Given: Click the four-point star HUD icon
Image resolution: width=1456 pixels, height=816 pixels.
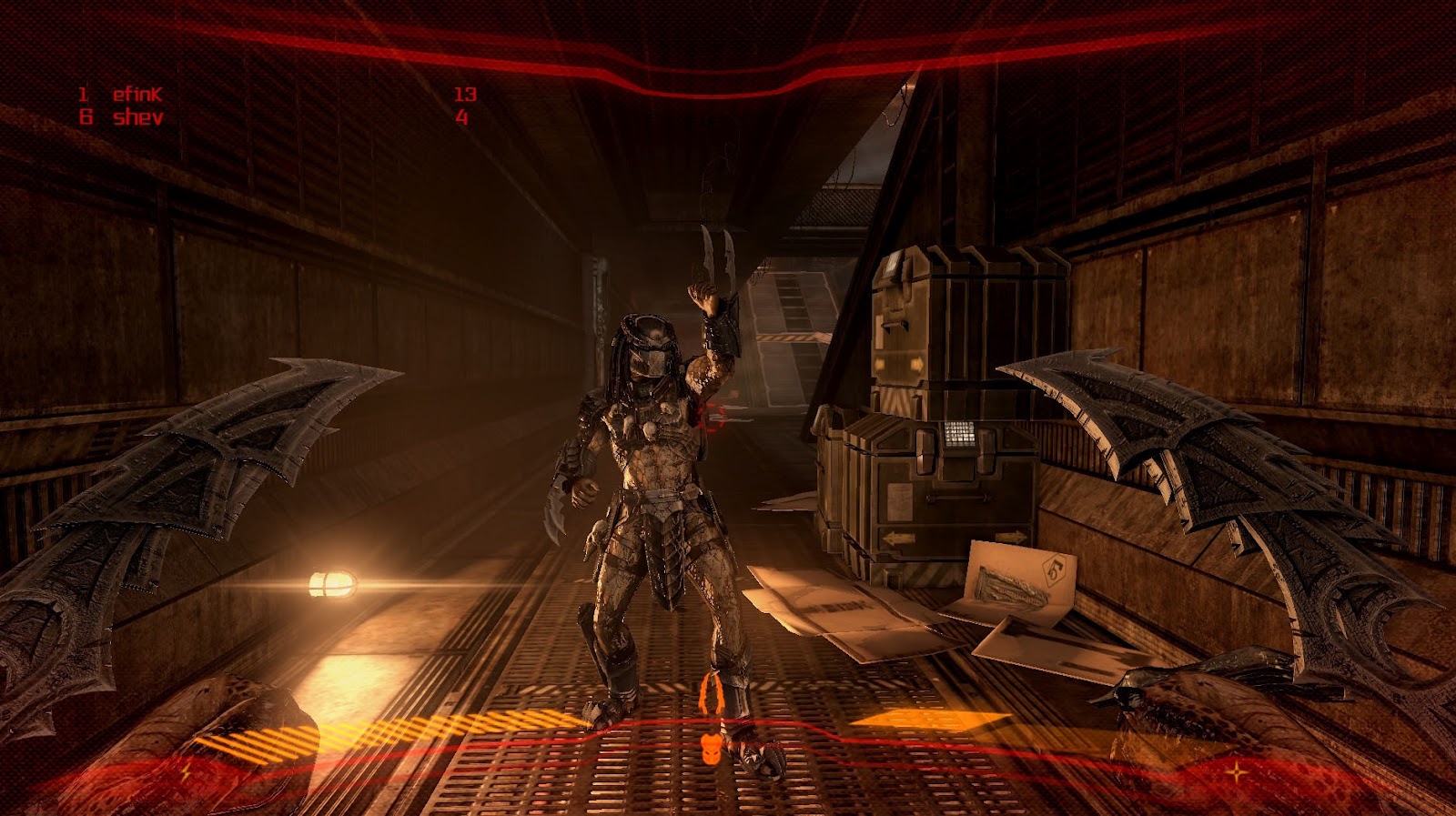Looking at the screenshot, I should (x=1238, y=772).
